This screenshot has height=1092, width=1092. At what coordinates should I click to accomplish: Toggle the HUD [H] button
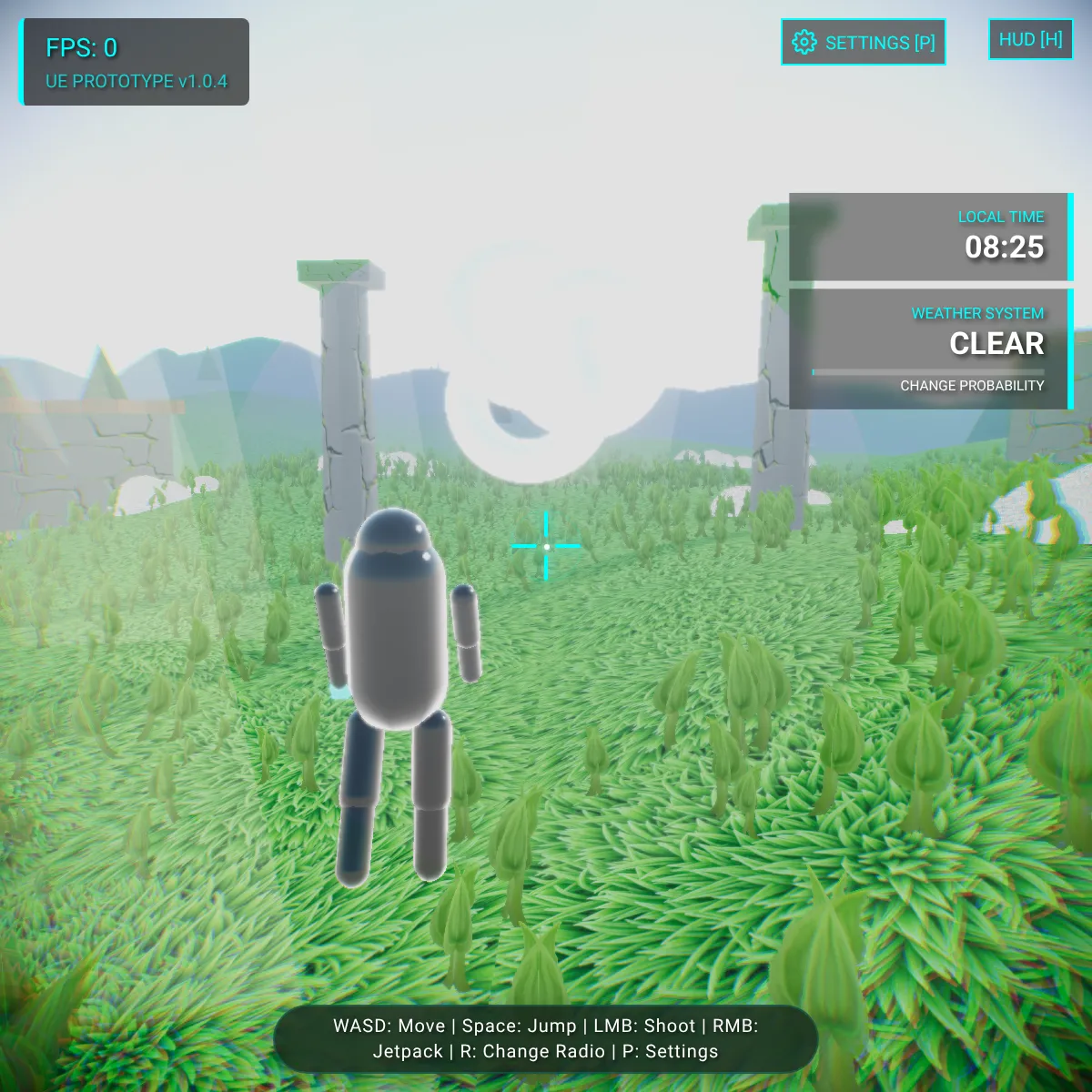[1030, 40]
